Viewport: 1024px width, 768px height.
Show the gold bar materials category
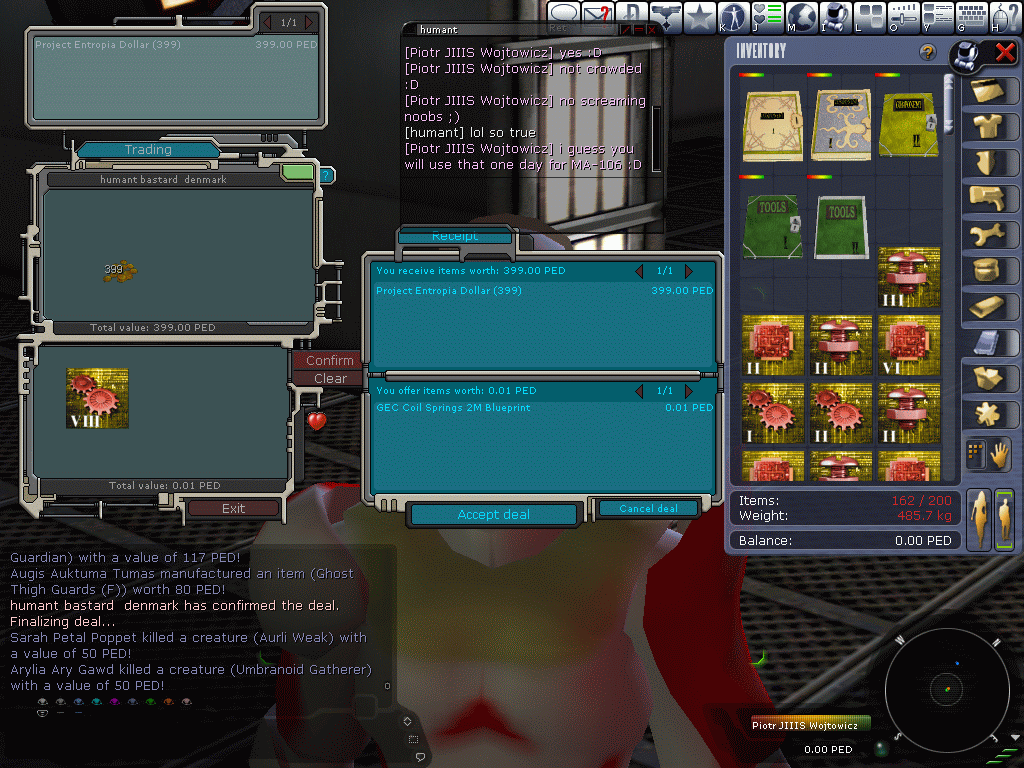coord(987,306)
